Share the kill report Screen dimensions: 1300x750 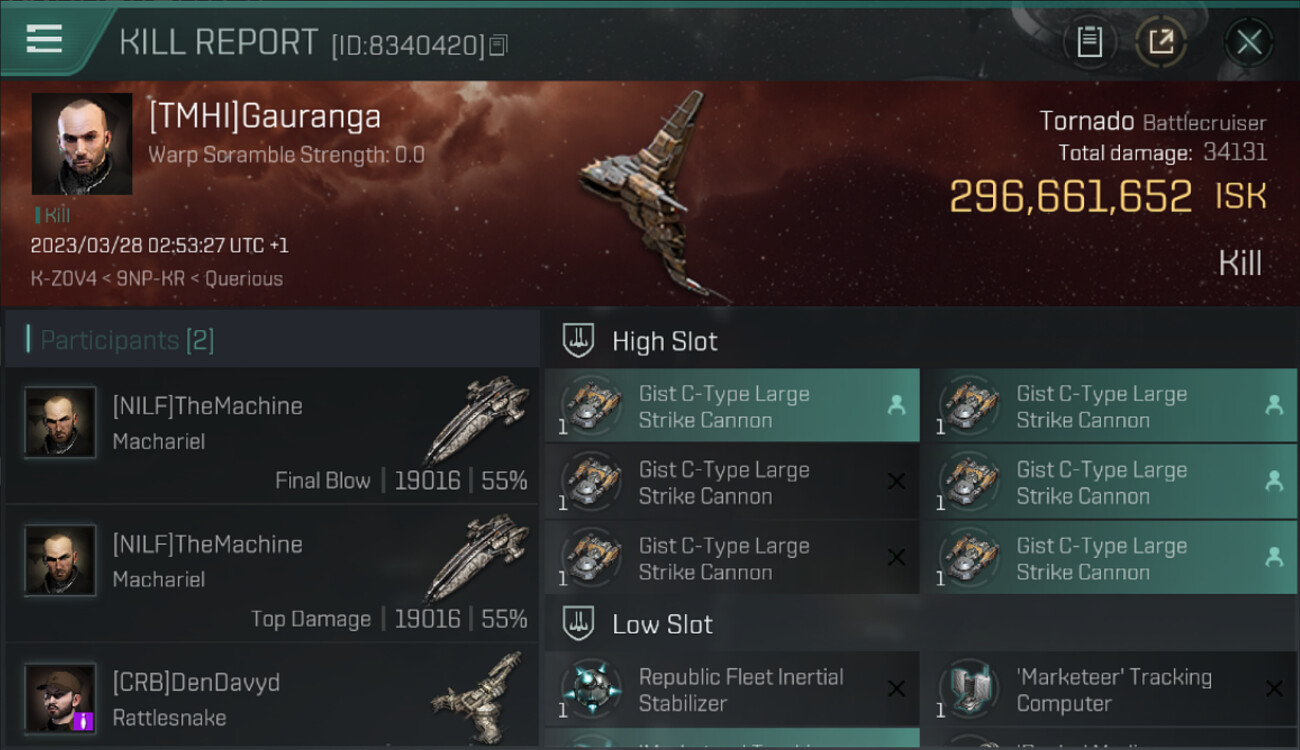point(1160,42)
